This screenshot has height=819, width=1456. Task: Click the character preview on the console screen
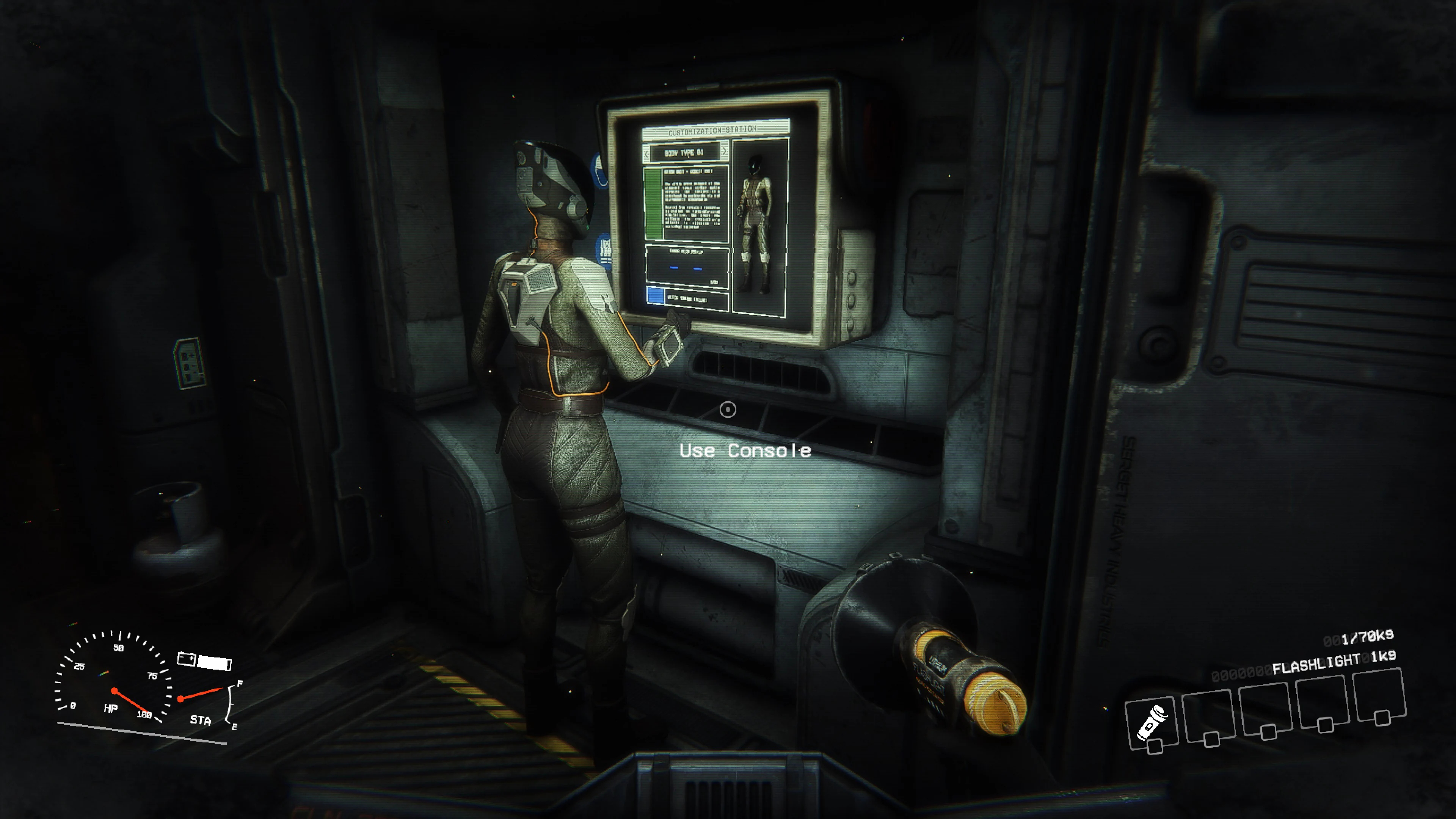(757, 217)
